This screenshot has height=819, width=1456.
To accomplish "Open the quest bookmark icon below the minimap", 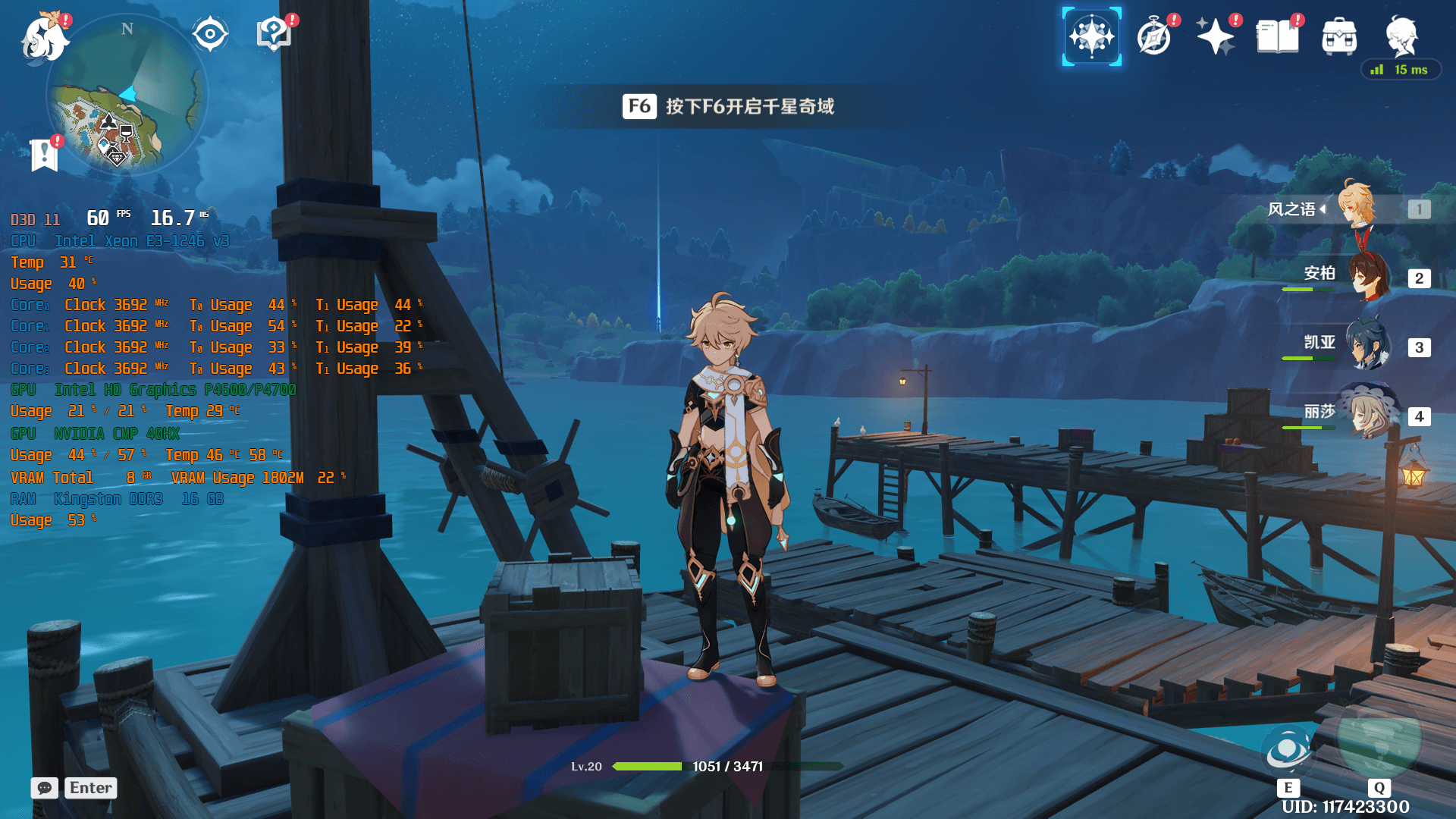I will tap(44, 155).
